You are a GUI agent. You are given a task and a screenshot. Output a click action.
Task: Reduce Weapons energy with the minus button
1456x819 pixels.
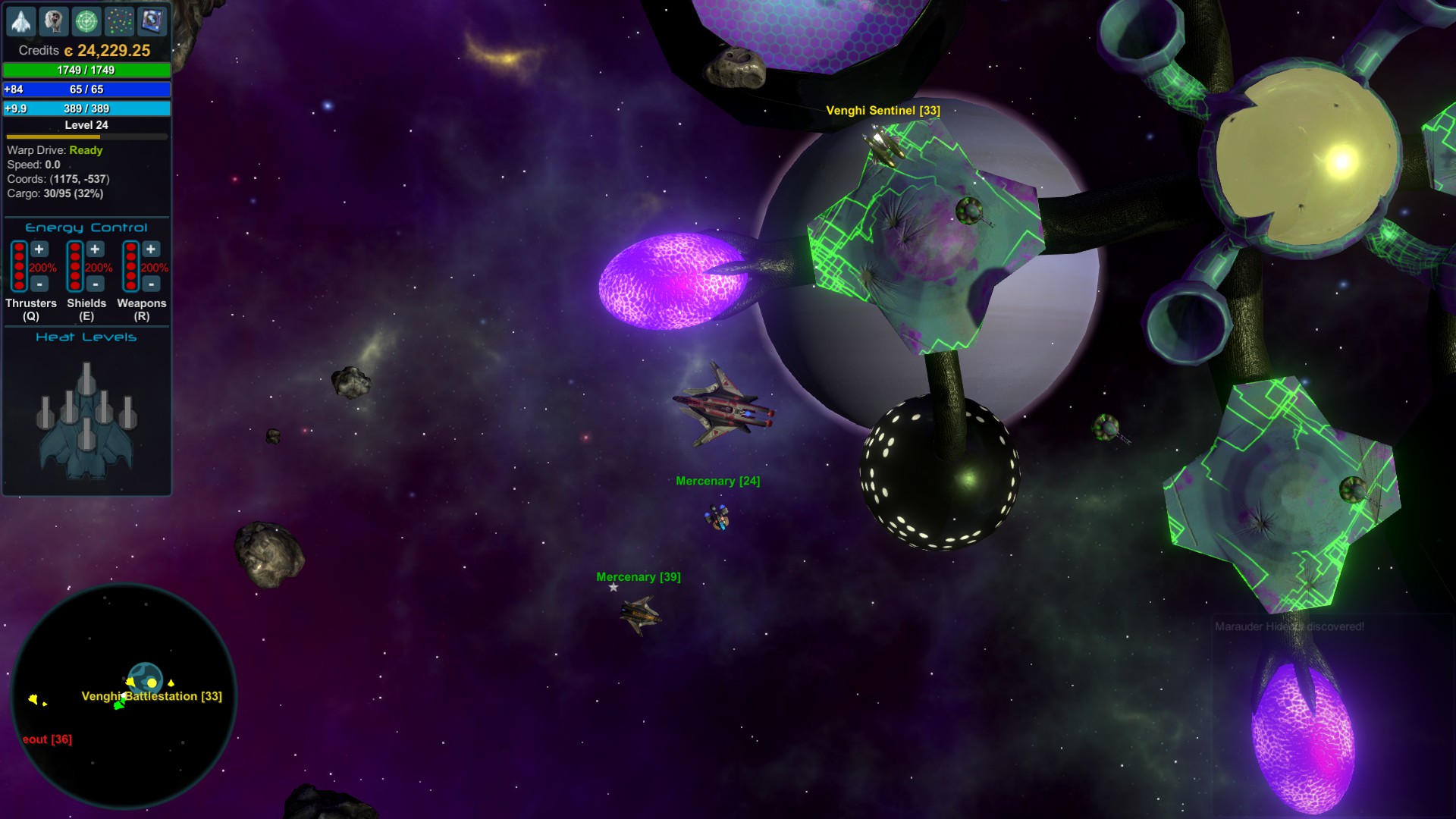click(151, 284)
